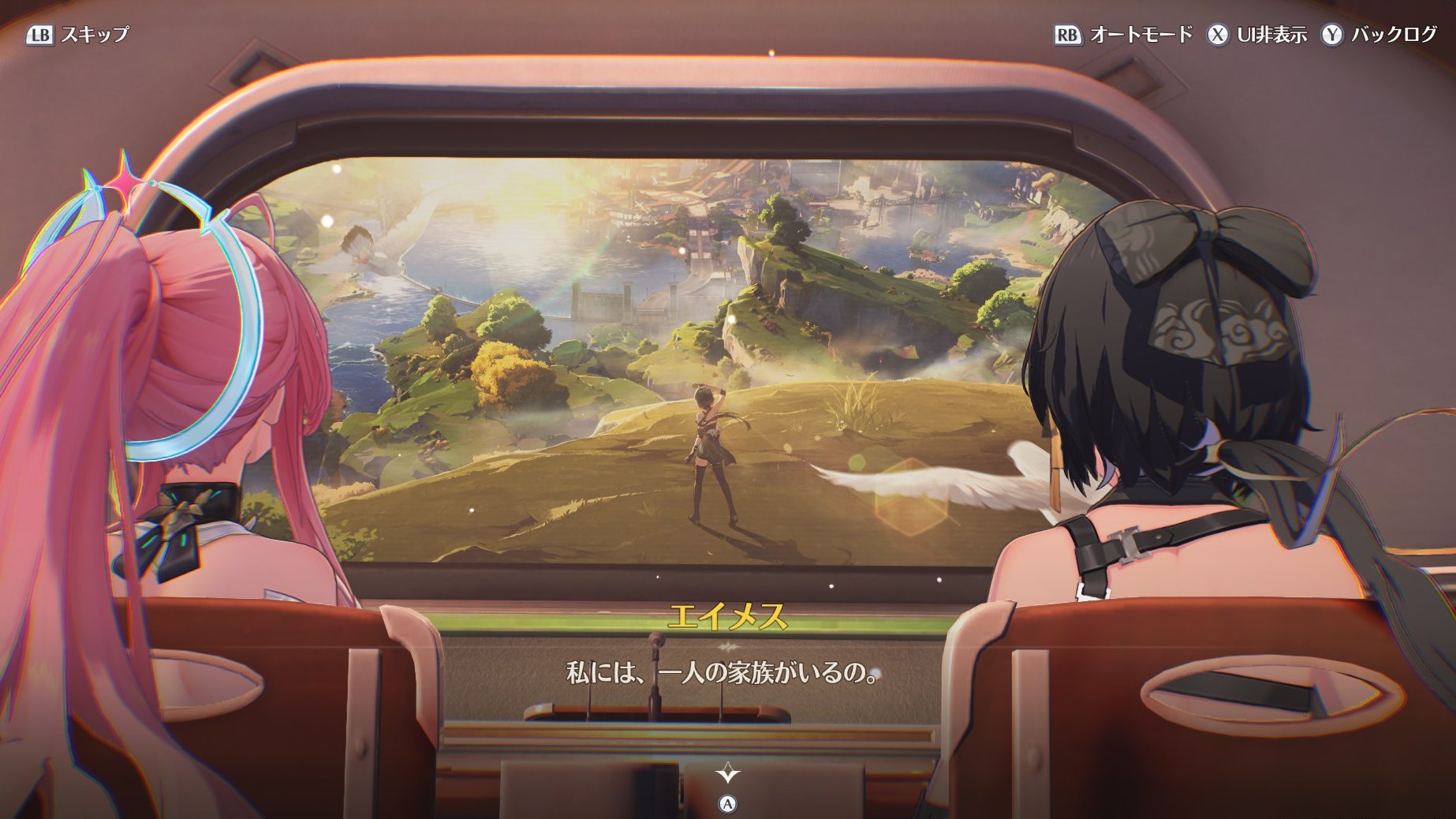Hide the interface with UI非表示
Image resolution: width=1456 pixels, height=819 pixels.
[1257, 35]
